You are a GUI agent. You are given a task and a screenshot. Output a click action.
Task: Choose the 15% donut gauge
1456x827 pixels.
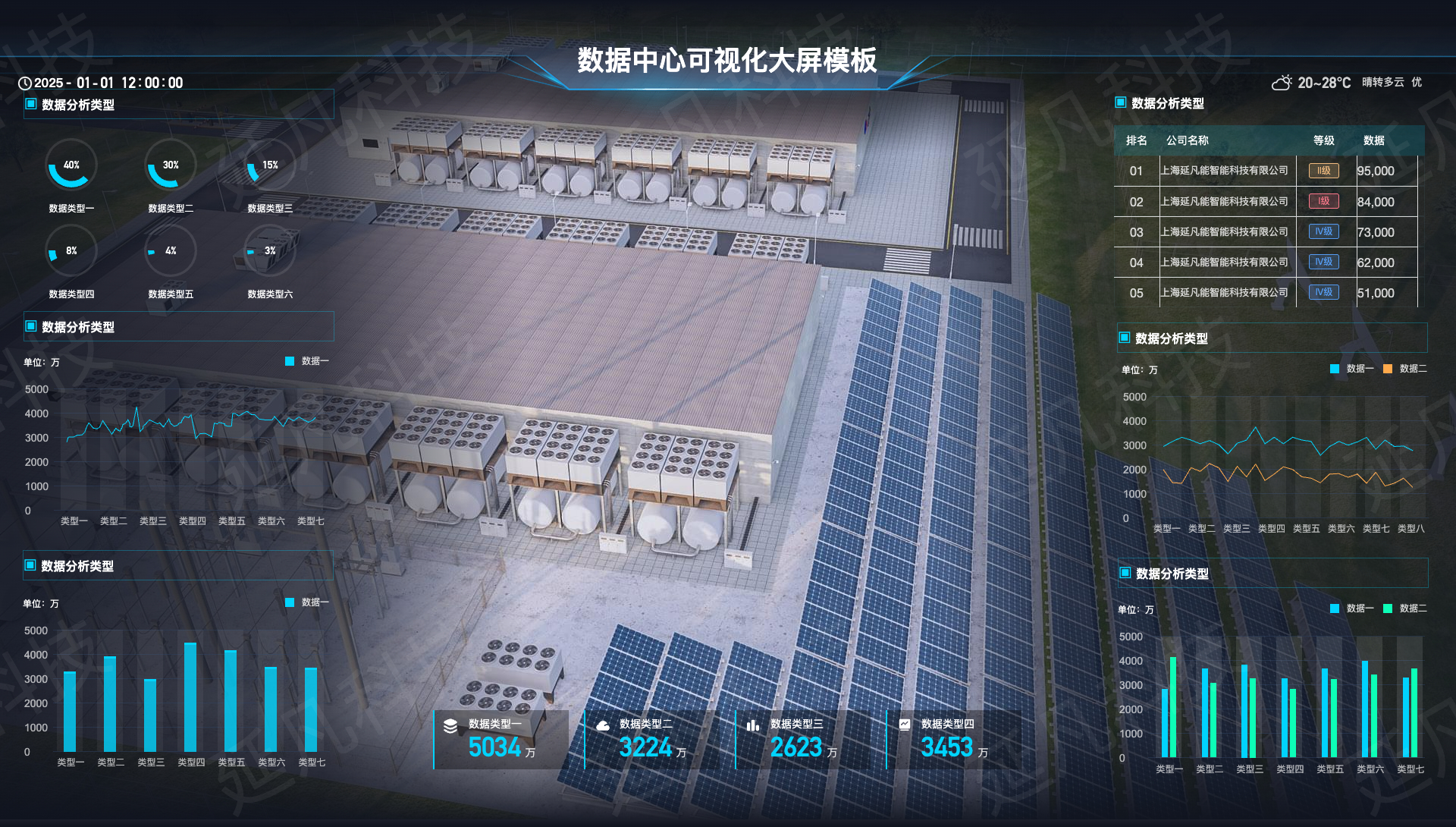[270, 165]
